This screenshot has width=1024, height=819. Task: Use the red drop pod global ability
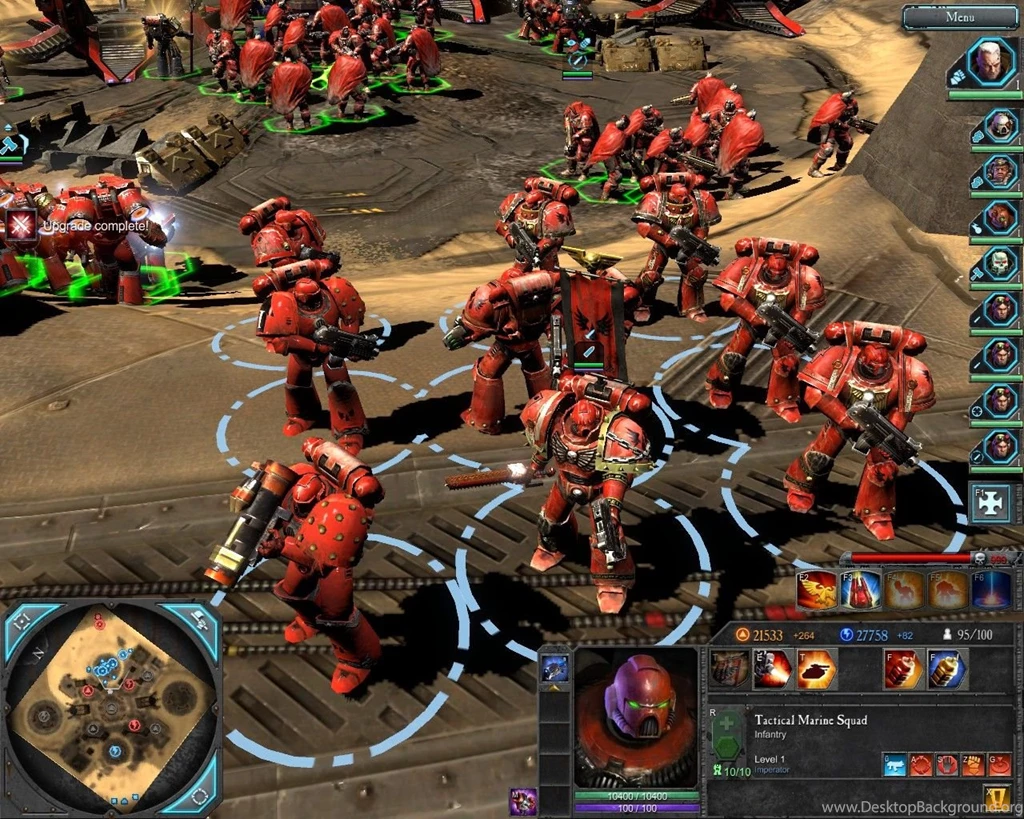[859, 590]
